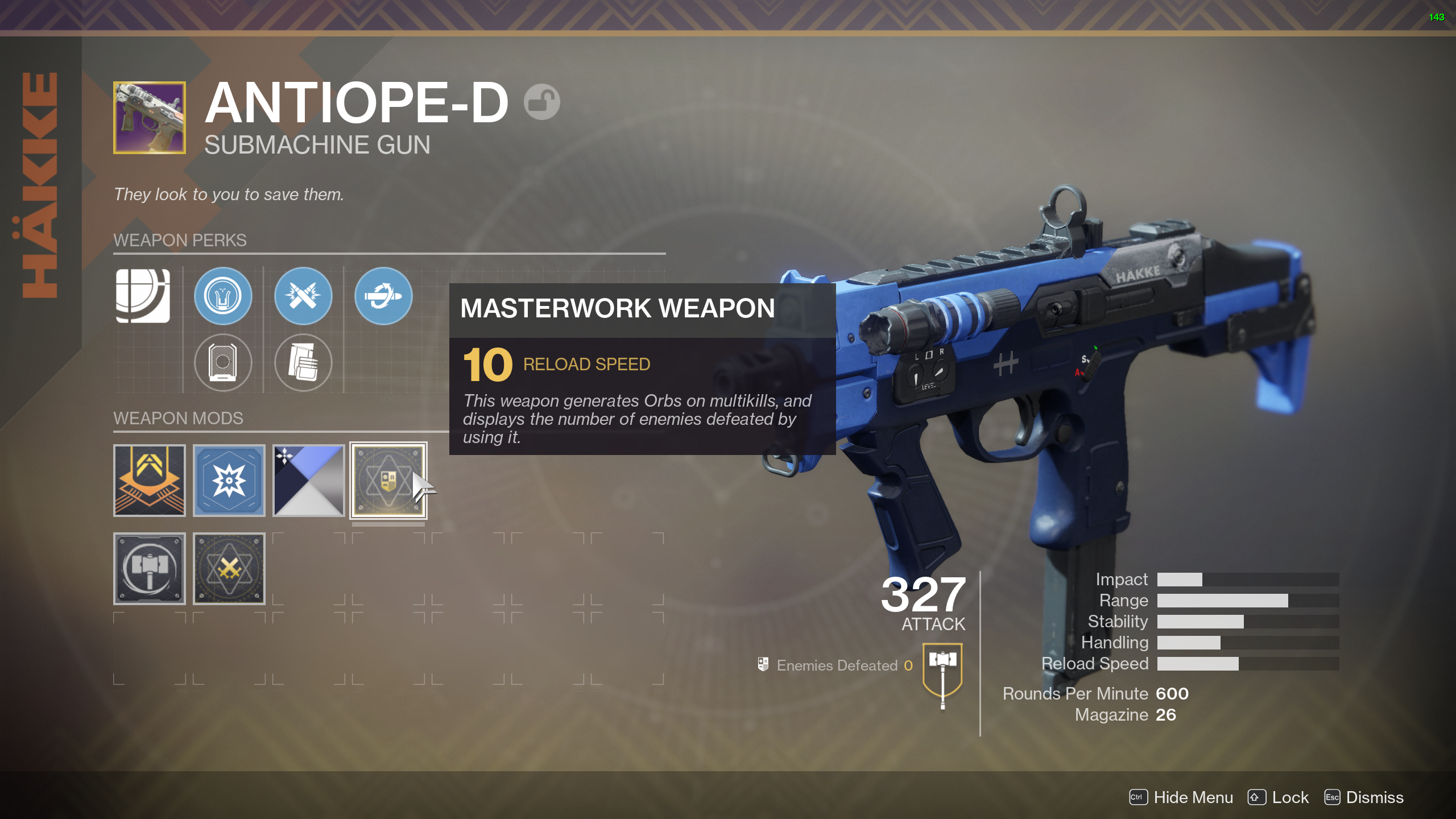Choose the golden crossed swords tracker slot
Viewport: 1456px width, 819px height.
229,568
